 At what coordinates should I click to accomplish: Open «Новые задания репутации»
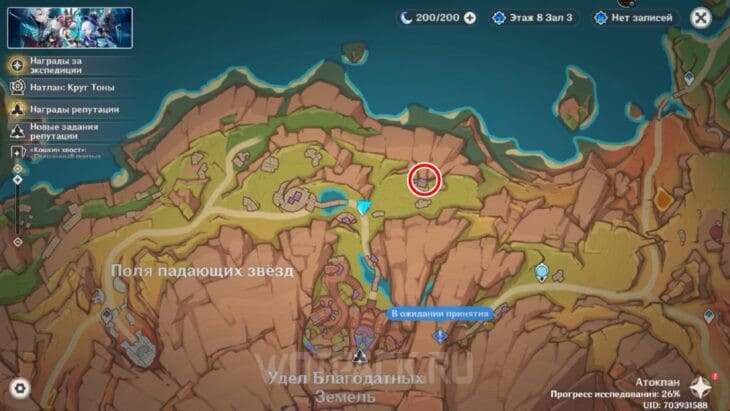click(x=62, y=130)
